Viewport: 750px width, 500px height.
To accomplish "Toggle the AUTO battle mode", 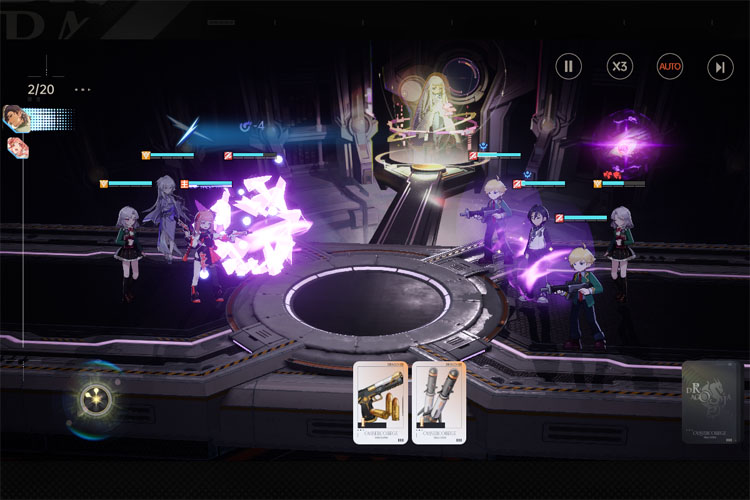I will 670,67.
